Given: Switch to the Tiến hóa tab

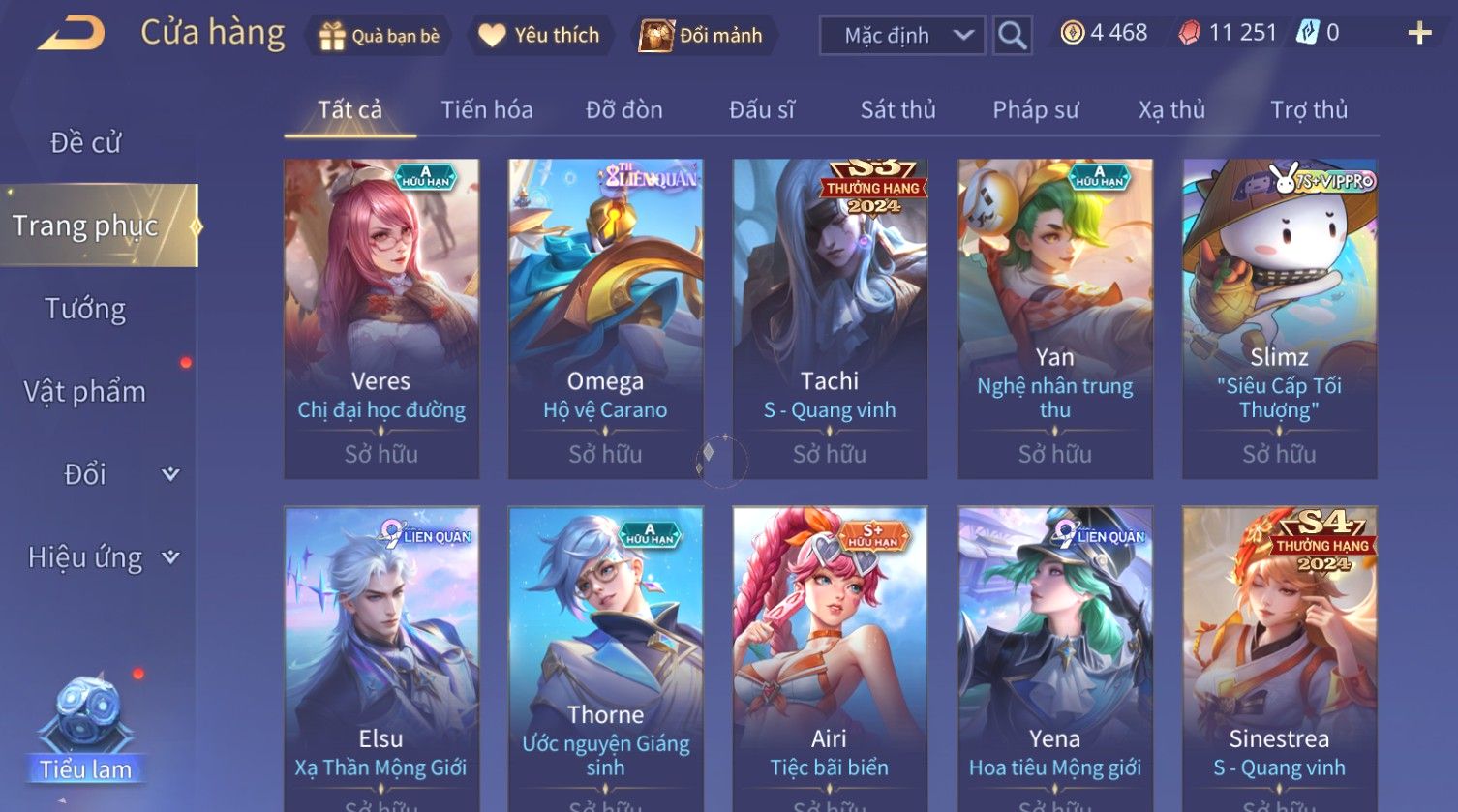Looking at the screenshot, I should pos(487,110).
